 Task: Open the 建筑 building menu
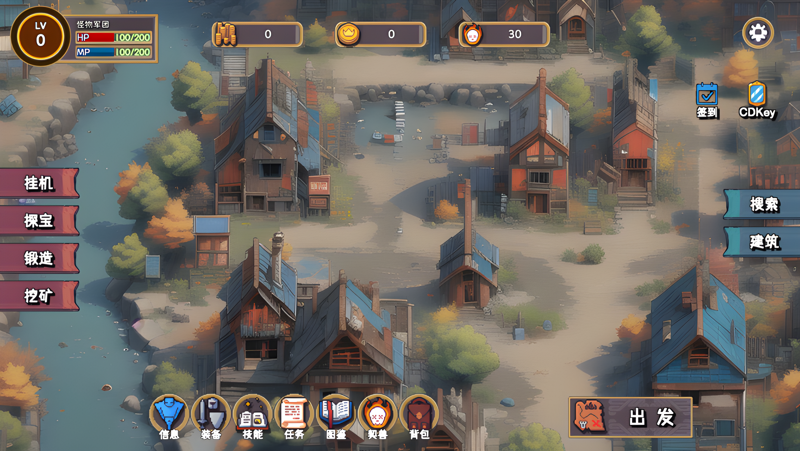coord(764,242)
